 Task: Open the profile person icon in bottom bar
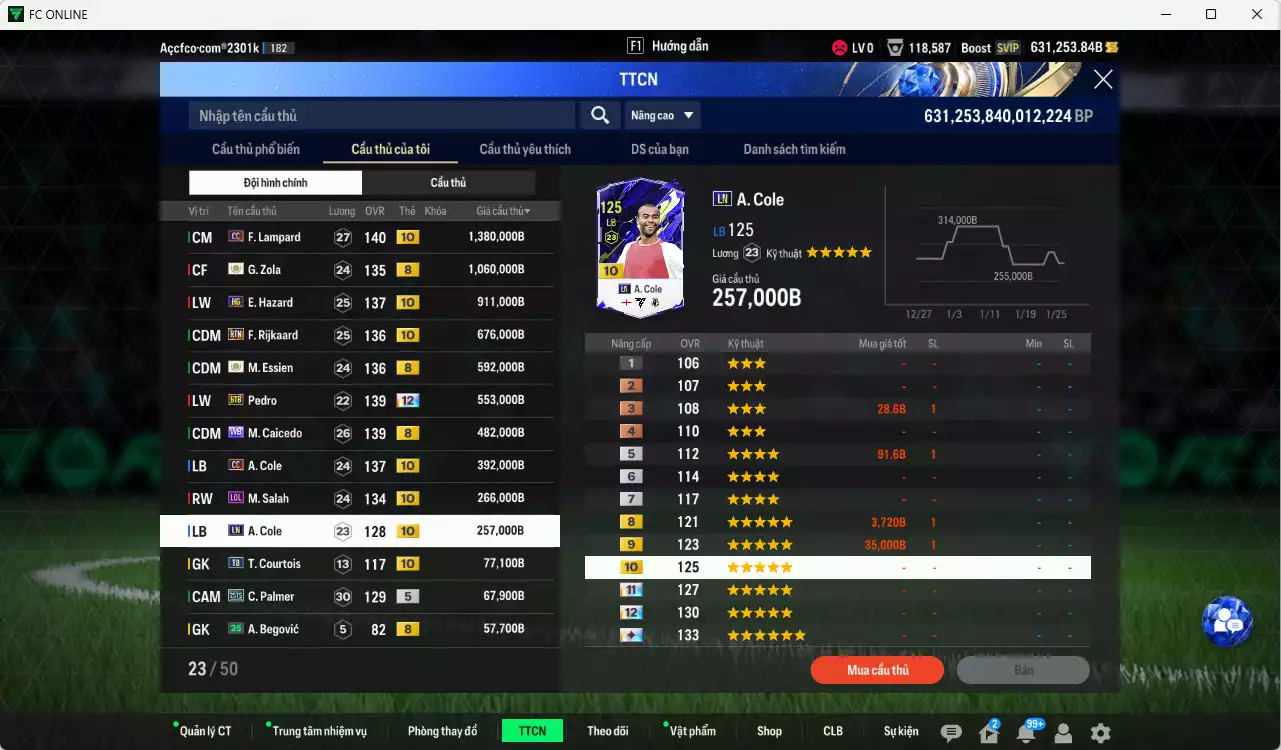(1063, 731)
